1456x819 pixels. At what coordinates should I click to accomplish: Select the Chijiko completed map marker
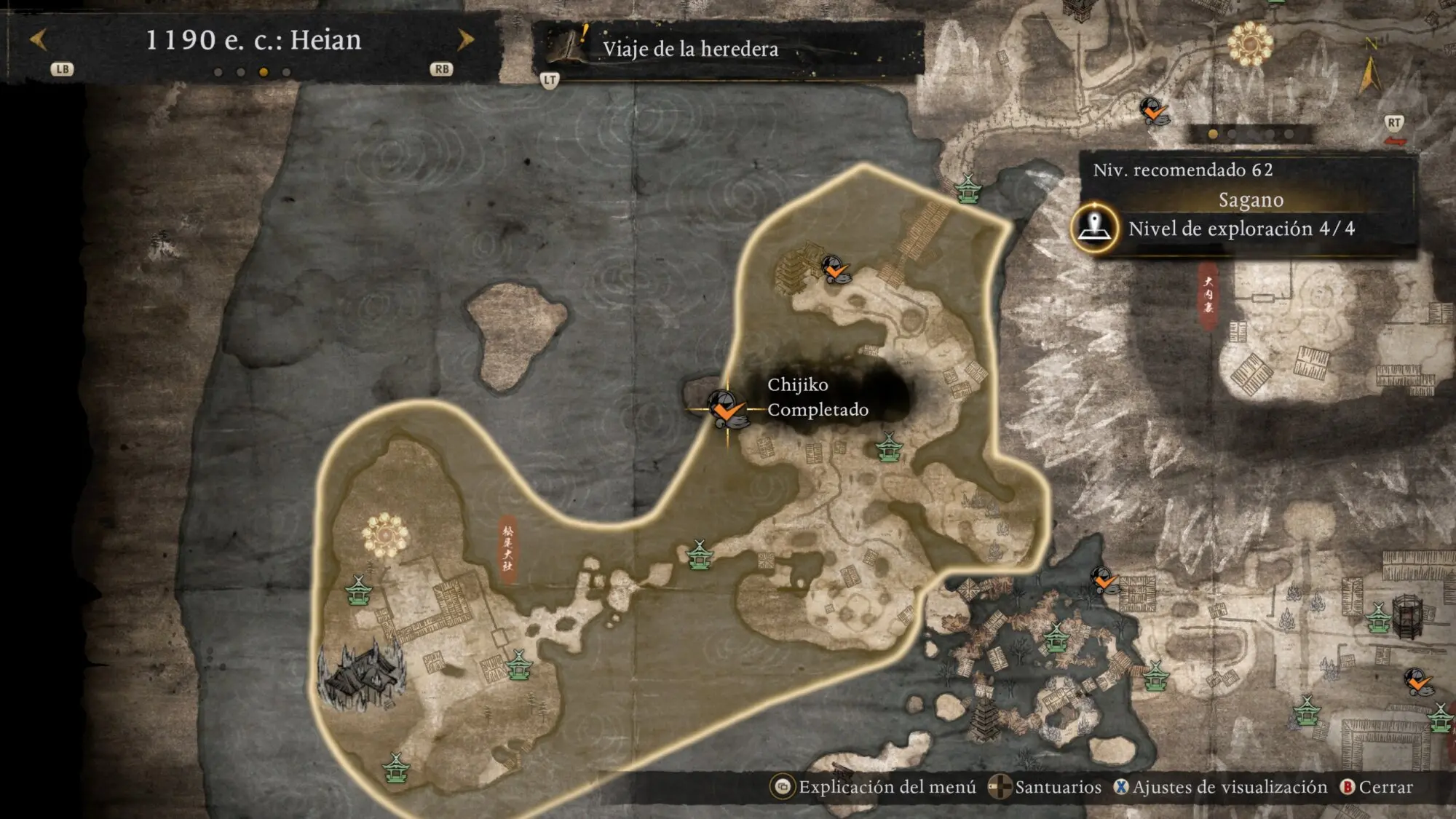pyautogui.click(x=725, y=408)
